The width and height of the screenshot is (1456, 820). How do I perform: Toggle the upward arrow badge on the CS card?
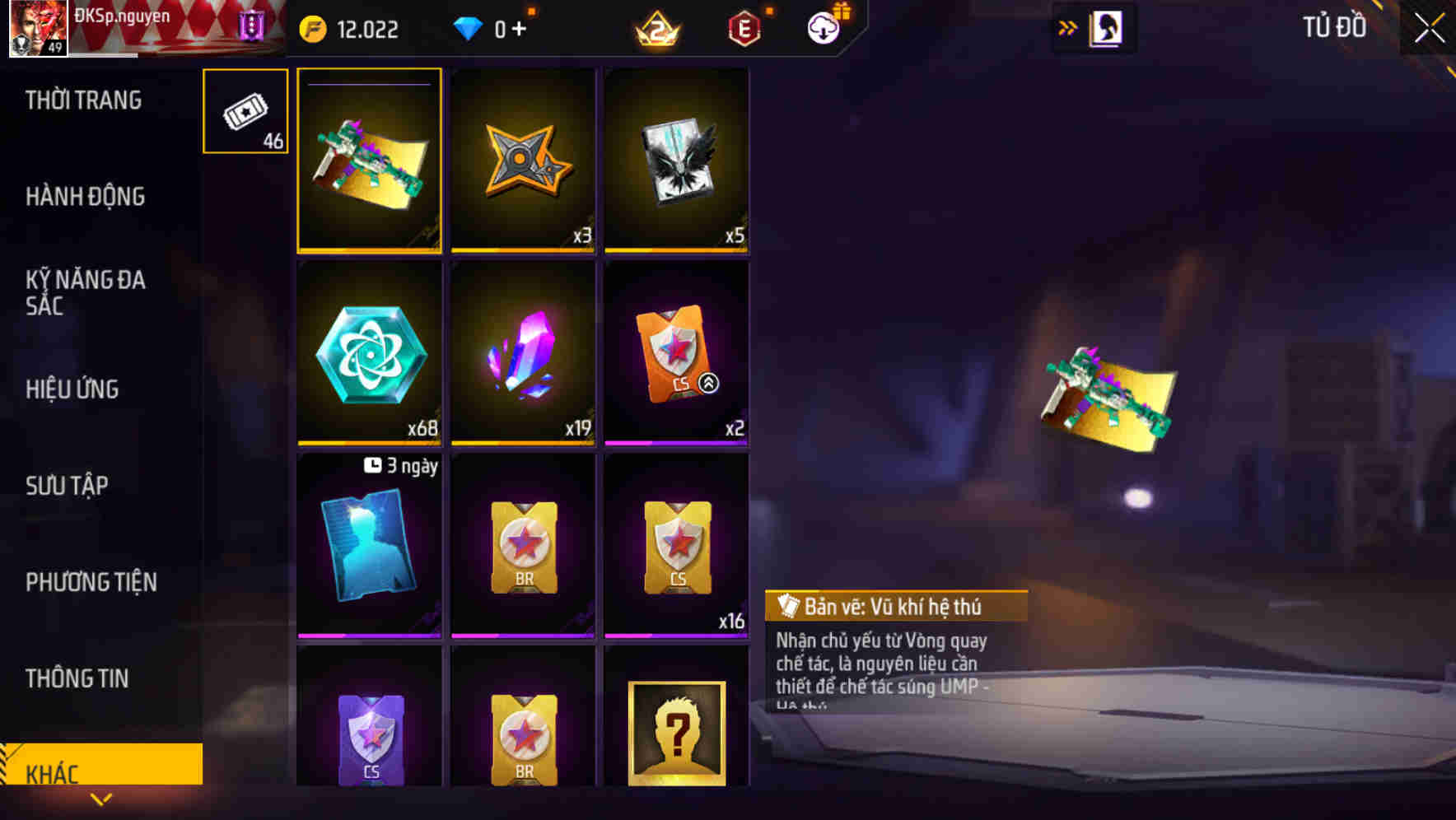(707, 382)
